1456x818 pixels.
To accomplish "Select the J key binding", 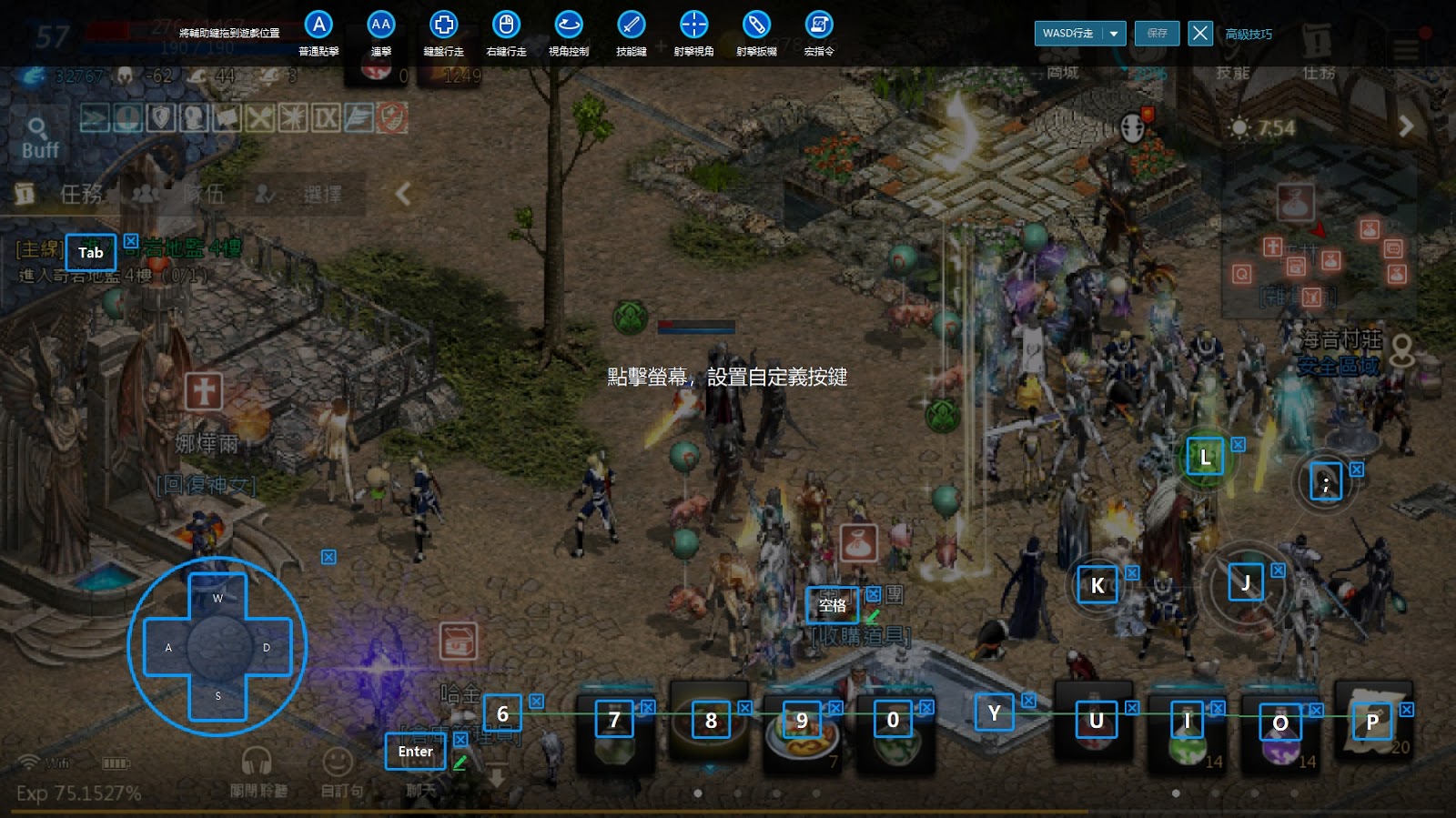I will pos(1245,582).
